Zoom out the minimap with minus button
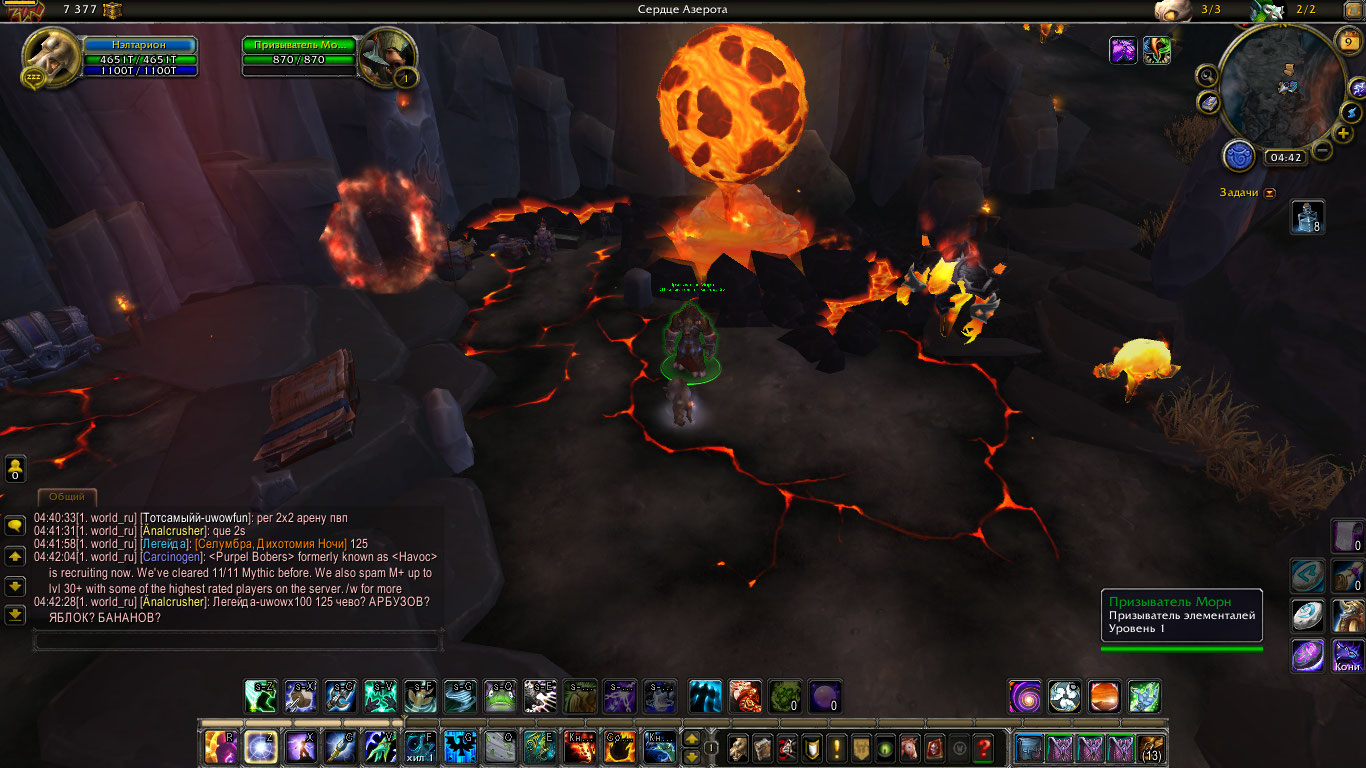Viewport: 1366px width, 768px height. pyautogui.click(x=1322, y=152)
